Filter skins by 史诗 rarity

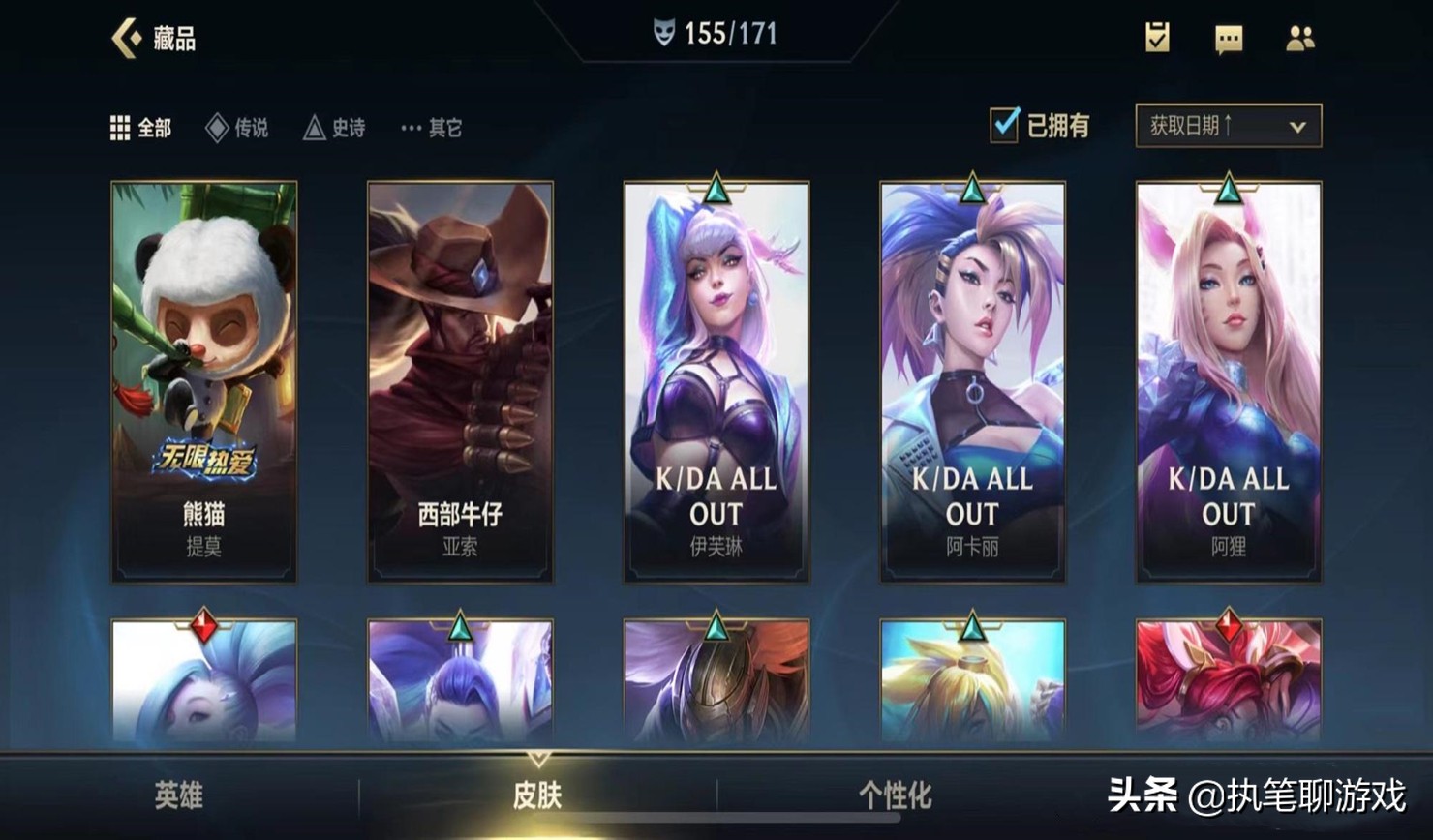(x=335, y=128)
